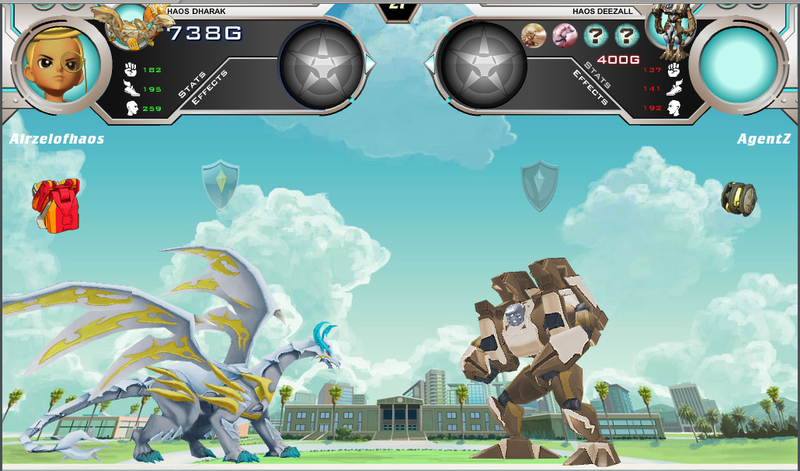This screenshot has height=471, width=800.
Task: Click the olive canister item icon below AgentZ
Action: pos(740,197)
